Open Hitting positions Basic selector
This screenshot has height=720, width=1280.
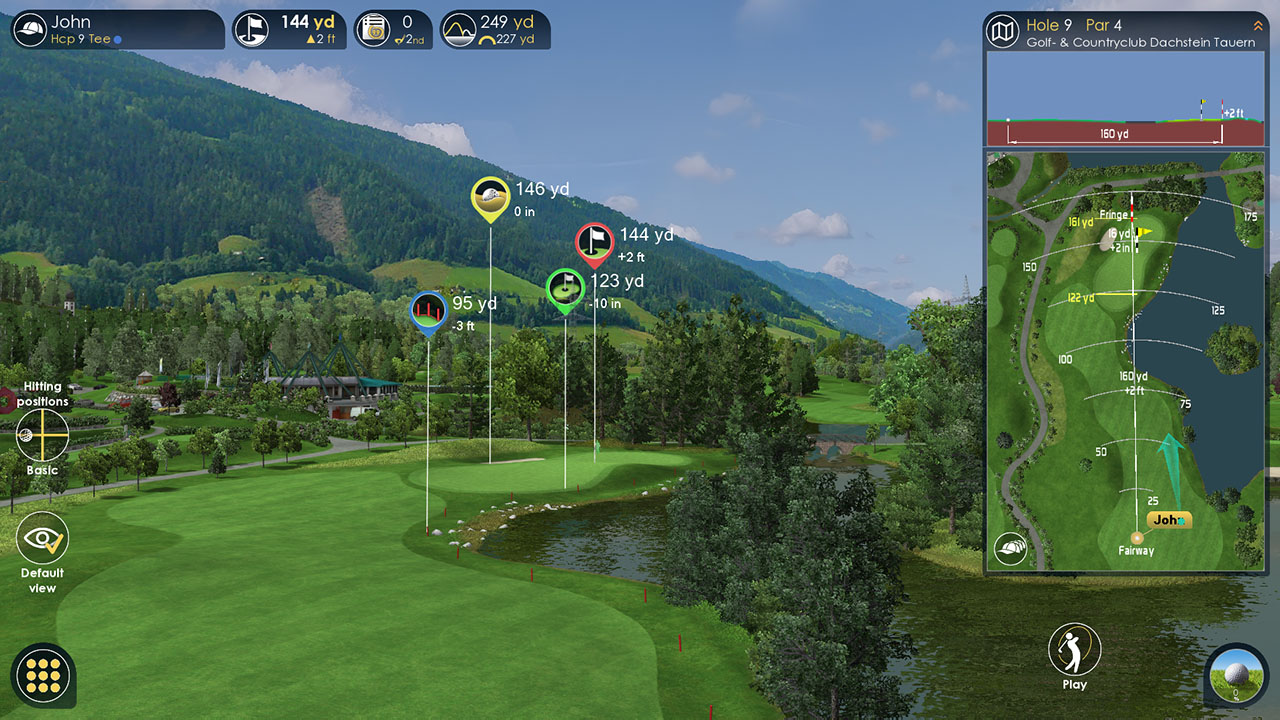43,436
